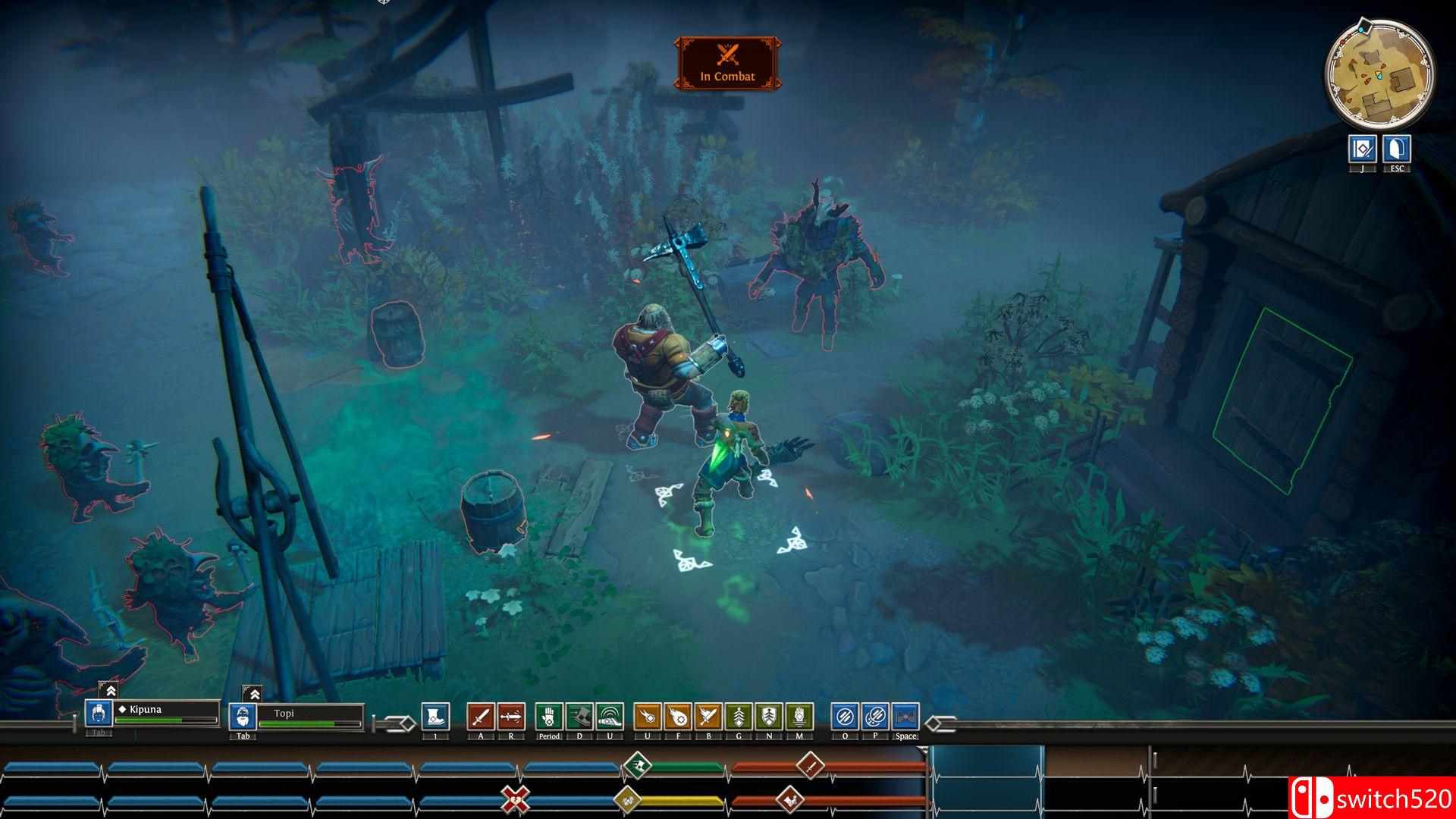This screenshot has height=819, width=1456.
Task: Open the game menu via the ESC door icon
Action: pos(1398,149)
